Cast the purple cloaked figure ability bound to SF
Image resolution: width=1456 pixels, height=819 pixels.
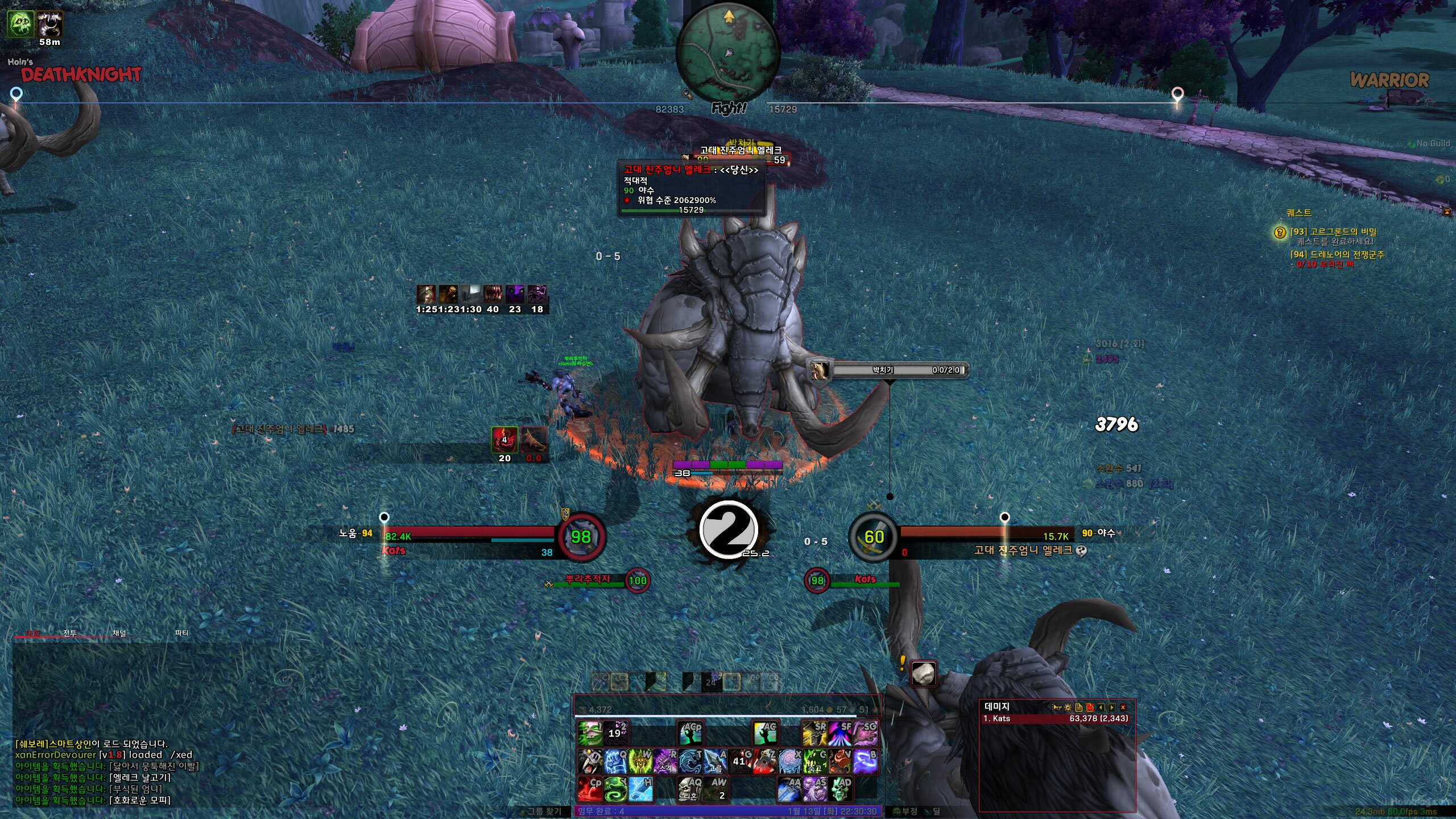point(840,733)
